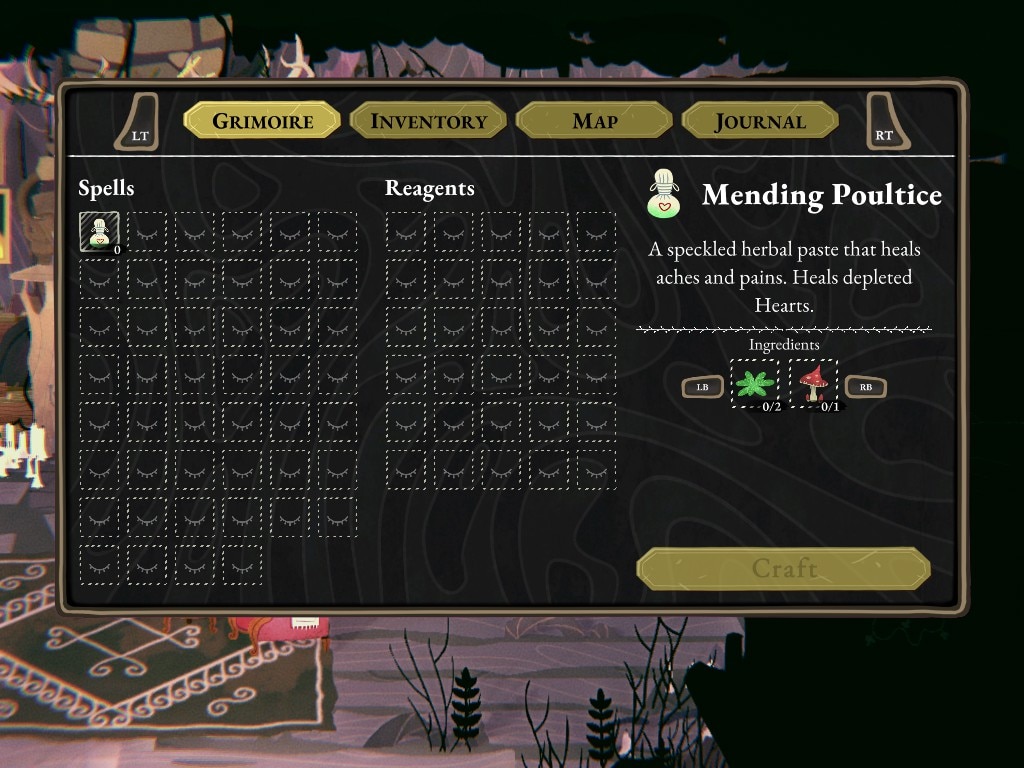This screenshot has width=1024, height=768.
Task: Open the Inventory tab
Action: 428,121
